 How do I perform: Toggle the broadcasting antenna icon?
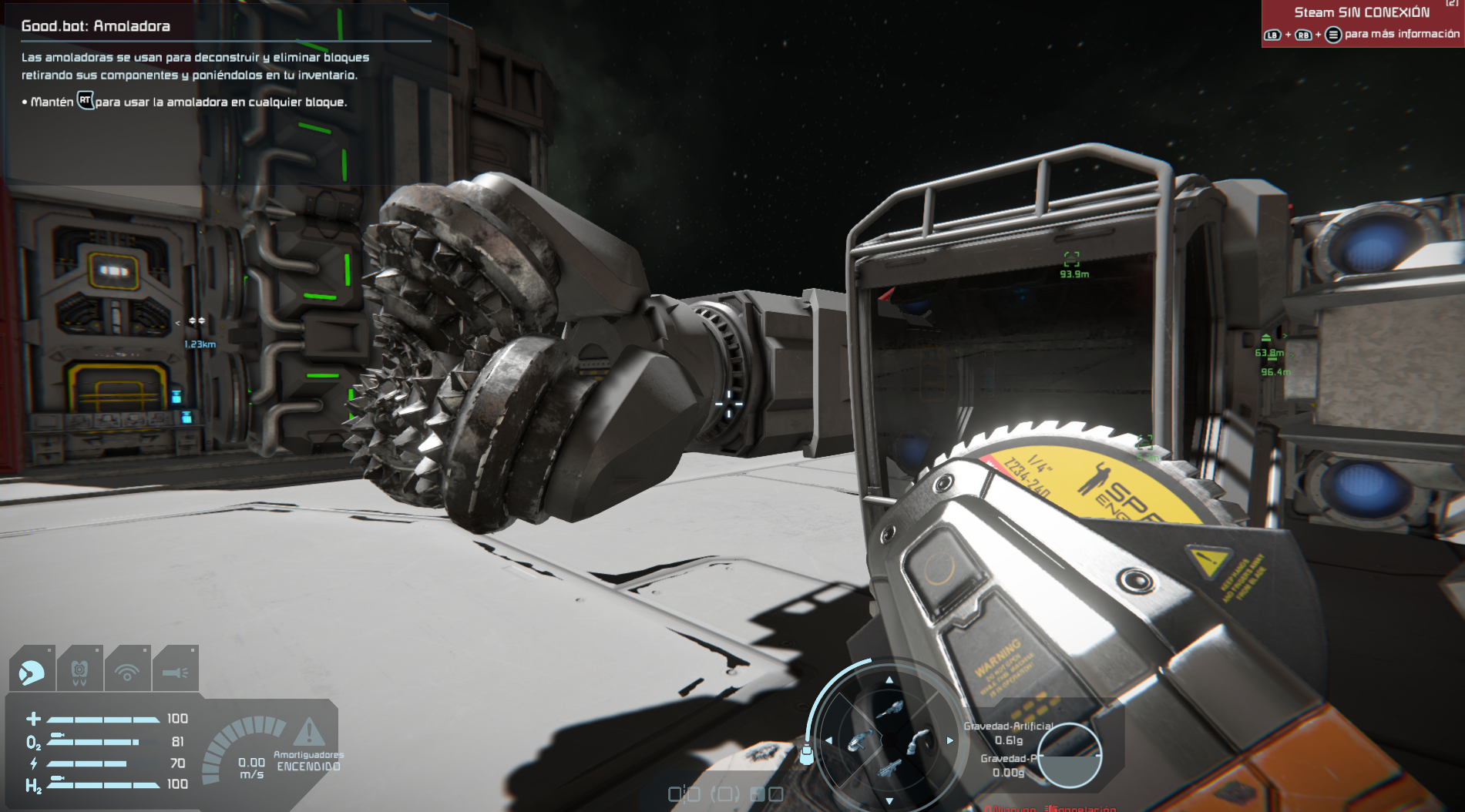[127, 673]
